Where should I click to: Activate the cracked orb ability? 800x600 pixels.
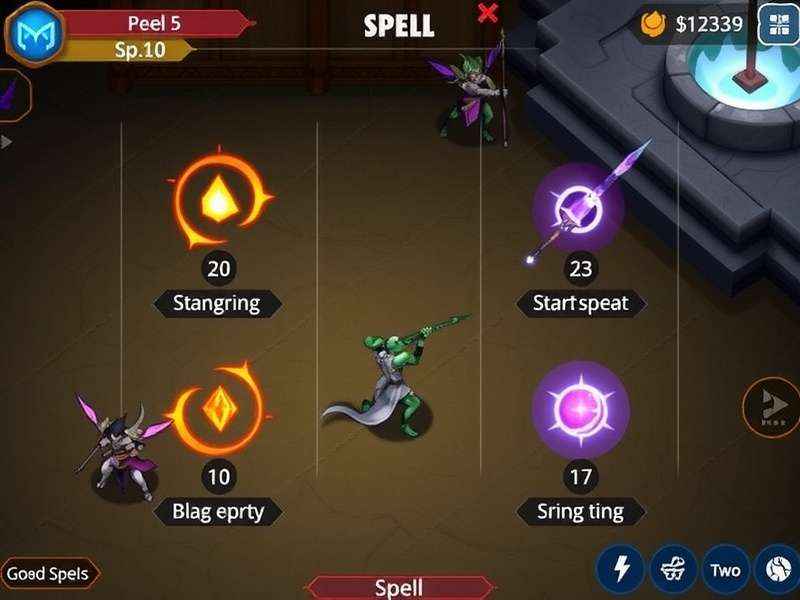tap(777, 569)
